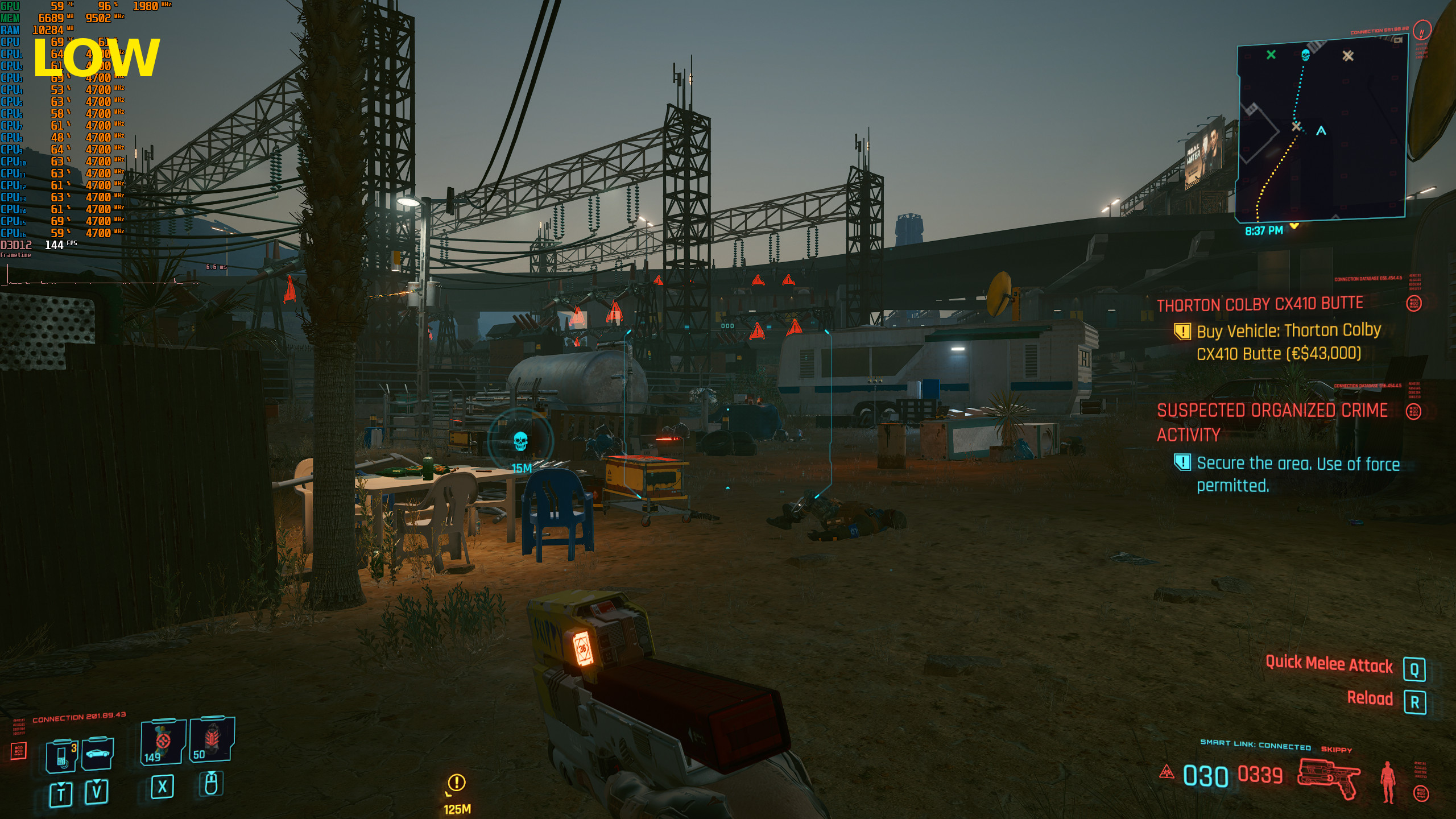Select the compass north indicator
Screen dimensions: 1456x819
[x=1421, y=32]
